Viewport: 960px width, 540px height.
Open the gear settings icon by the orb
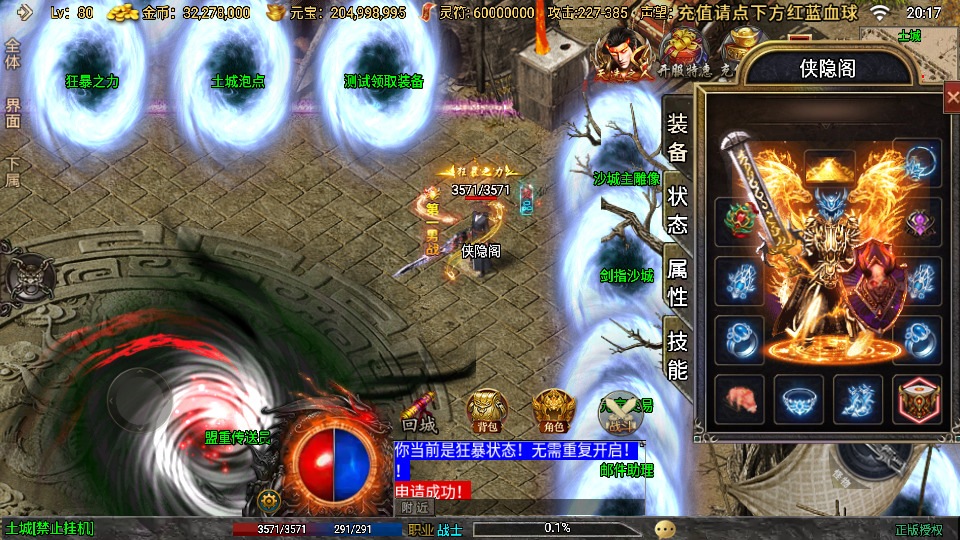point(267,500)
